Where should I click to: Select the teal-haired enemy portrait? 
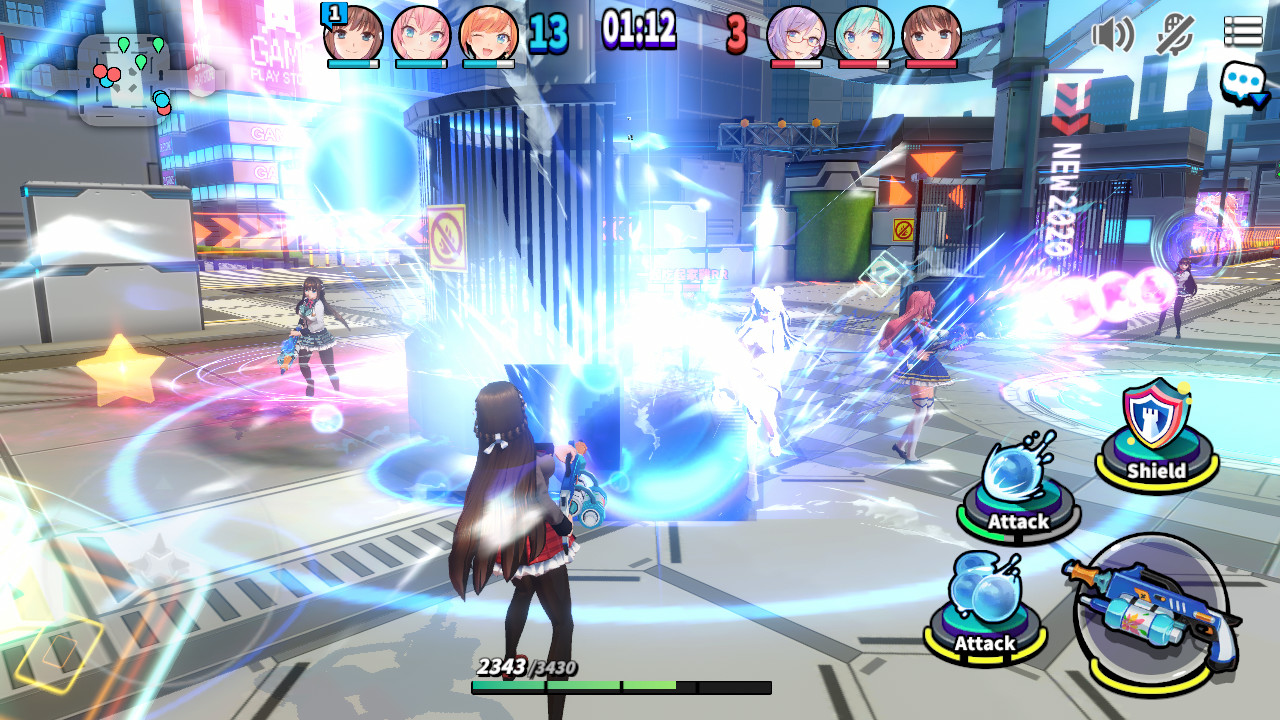coord(864,33)
